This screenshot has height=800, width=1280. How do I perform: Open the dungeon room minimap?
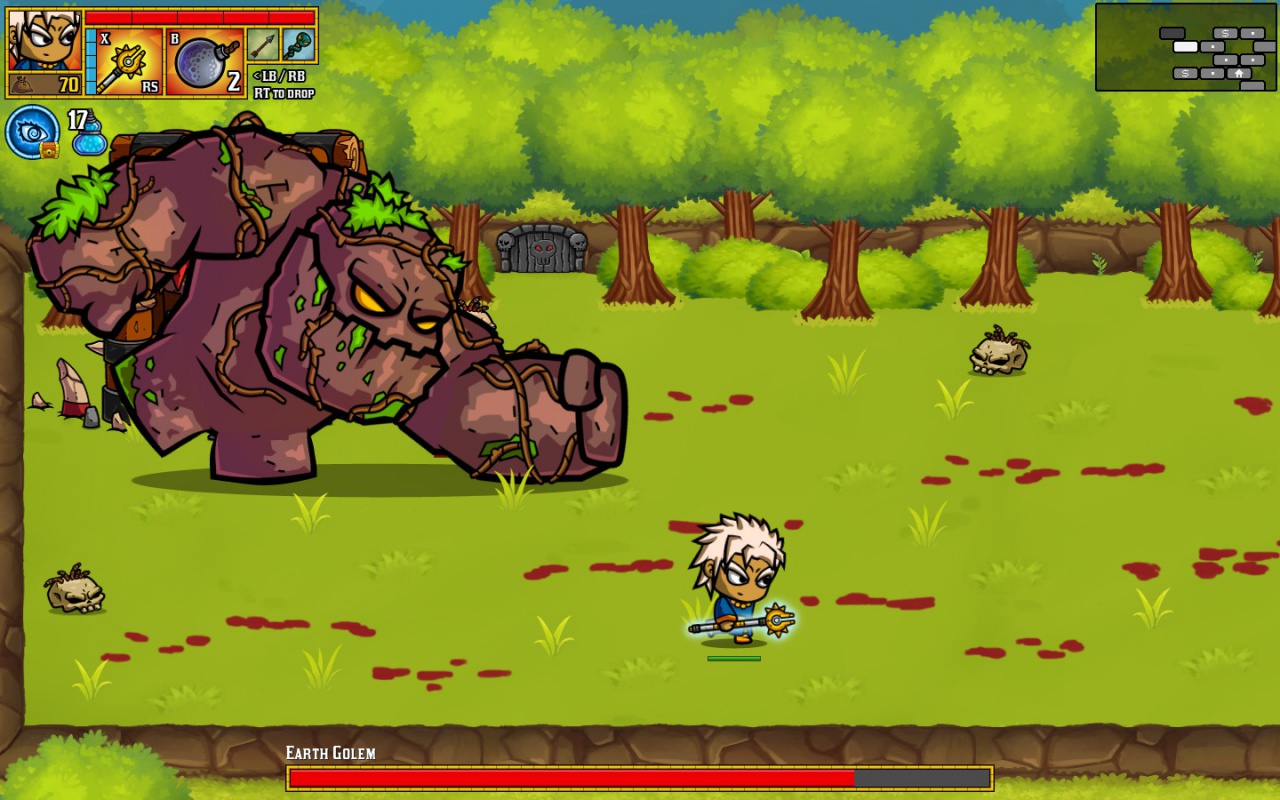coord(1186,47)
